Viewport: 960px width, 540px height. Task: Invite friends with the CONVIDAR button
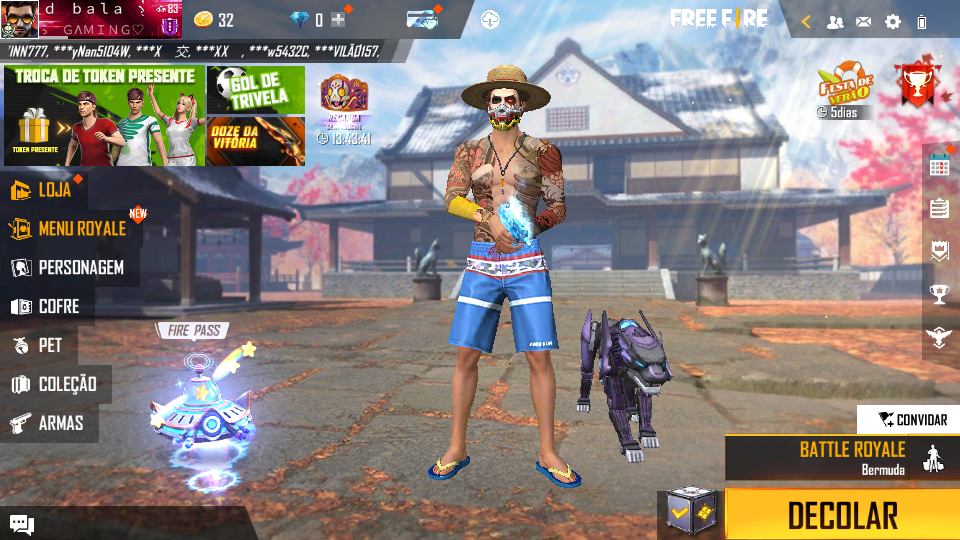(909, 420)
